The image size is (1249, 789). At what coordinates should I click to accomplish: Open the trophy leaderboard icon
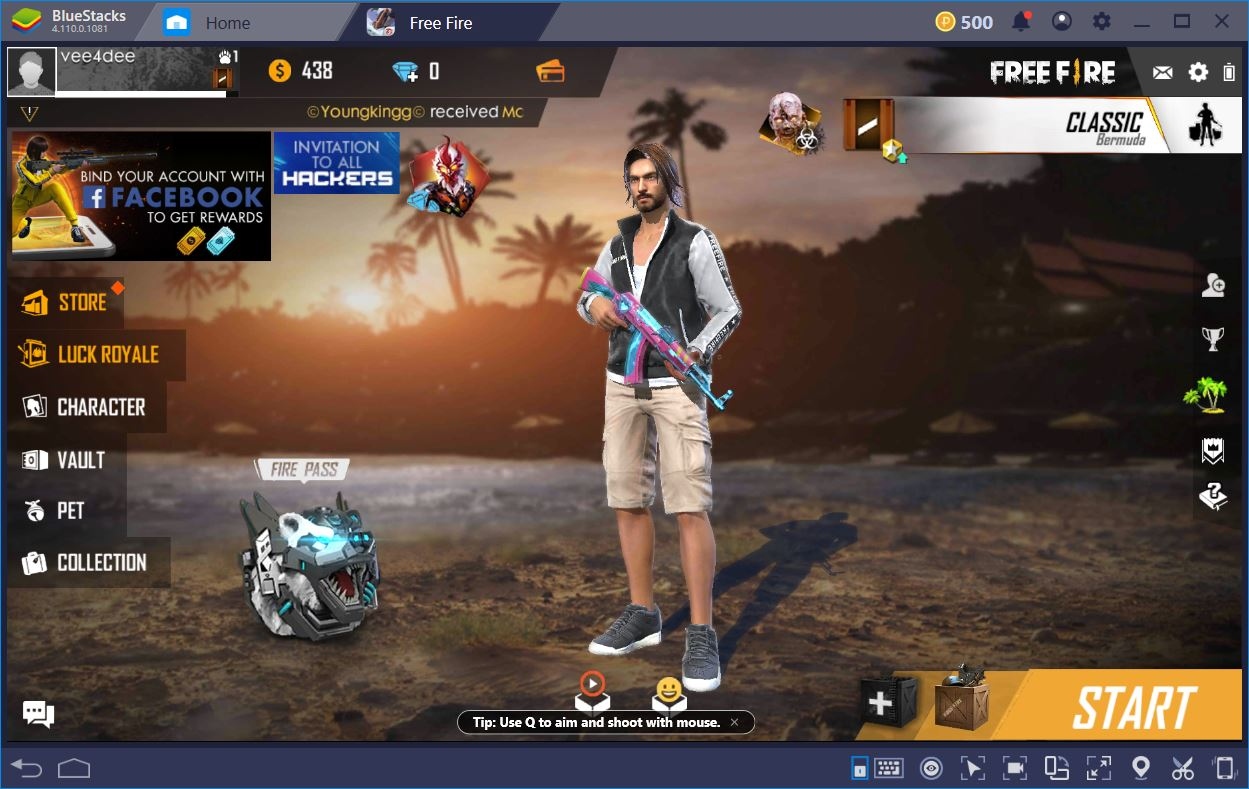(x=1213, y=340)
